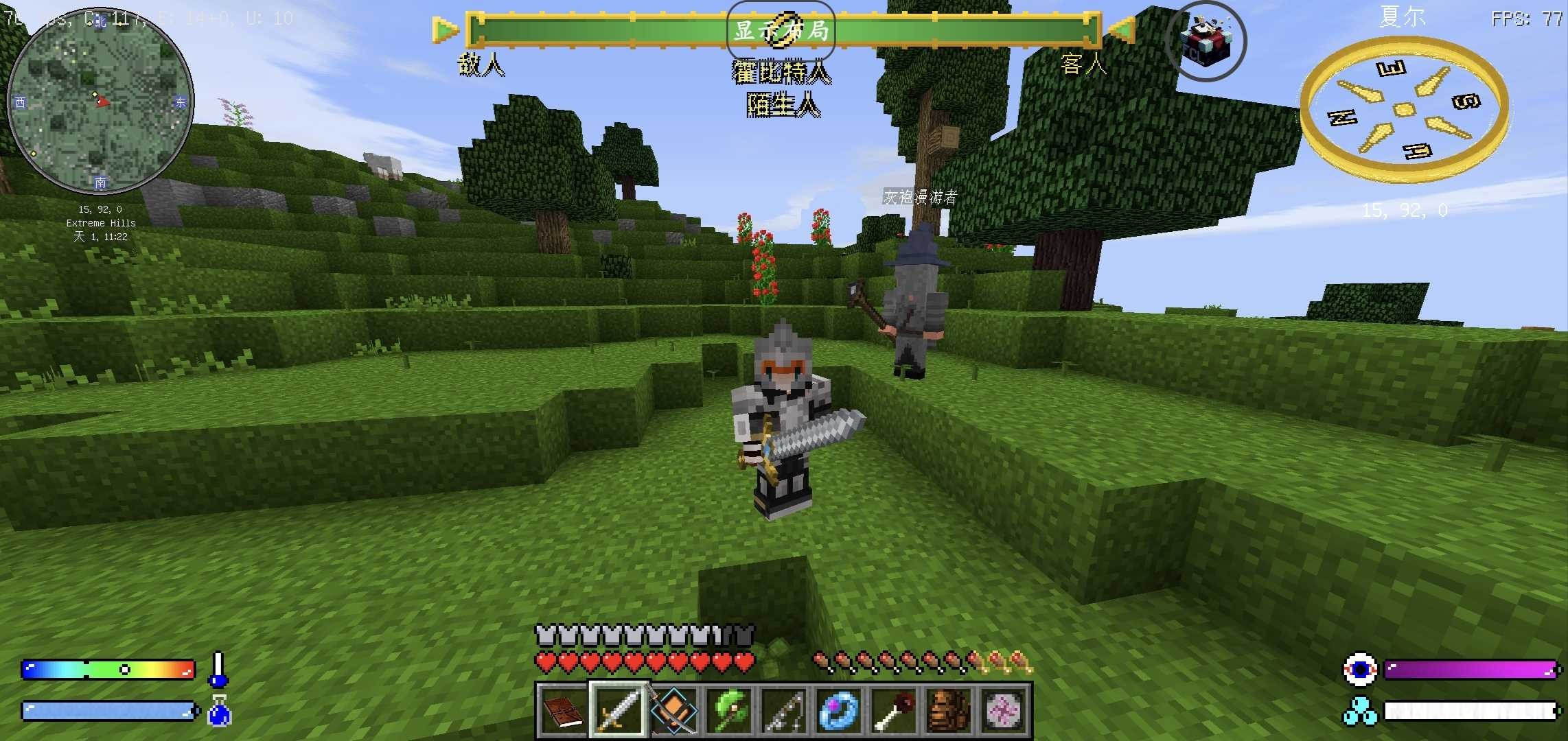
Task: Click the right yellow arrow of the alignment bar
Action: pyautogui.click(x=1121, y=30)
